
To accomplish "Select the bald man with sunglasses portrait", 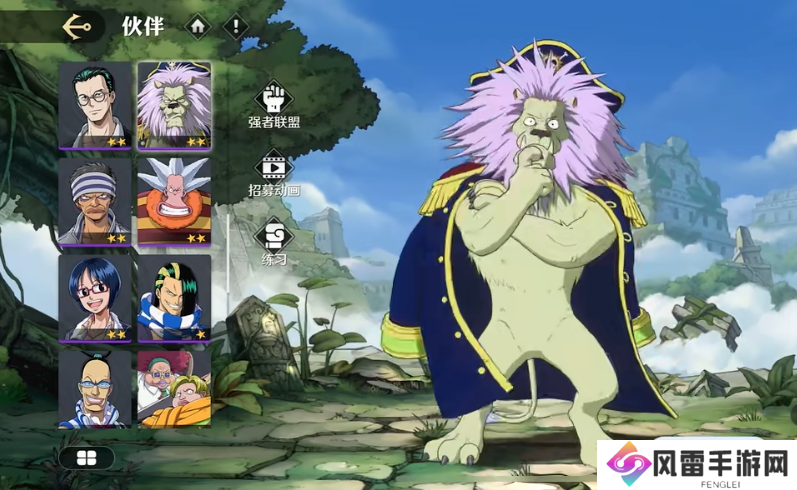I will 95,388.
